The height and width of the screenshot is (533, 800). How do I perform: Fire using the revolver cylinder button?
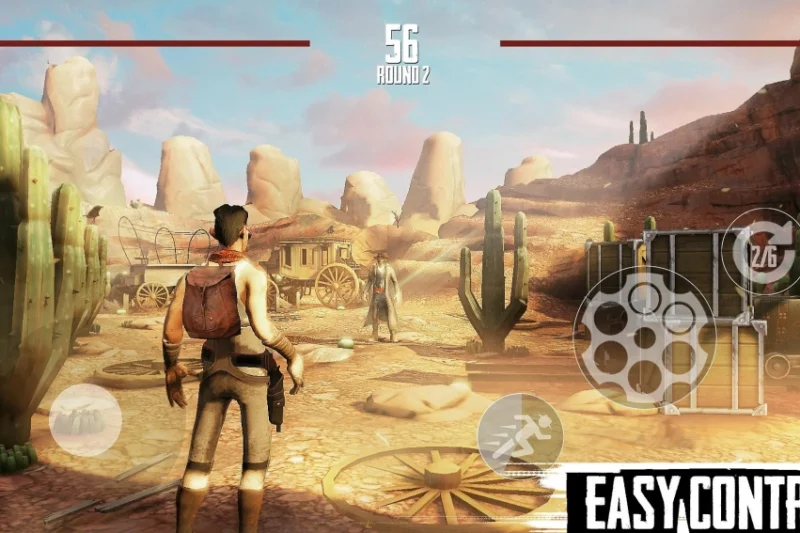[x=644, y=337]
